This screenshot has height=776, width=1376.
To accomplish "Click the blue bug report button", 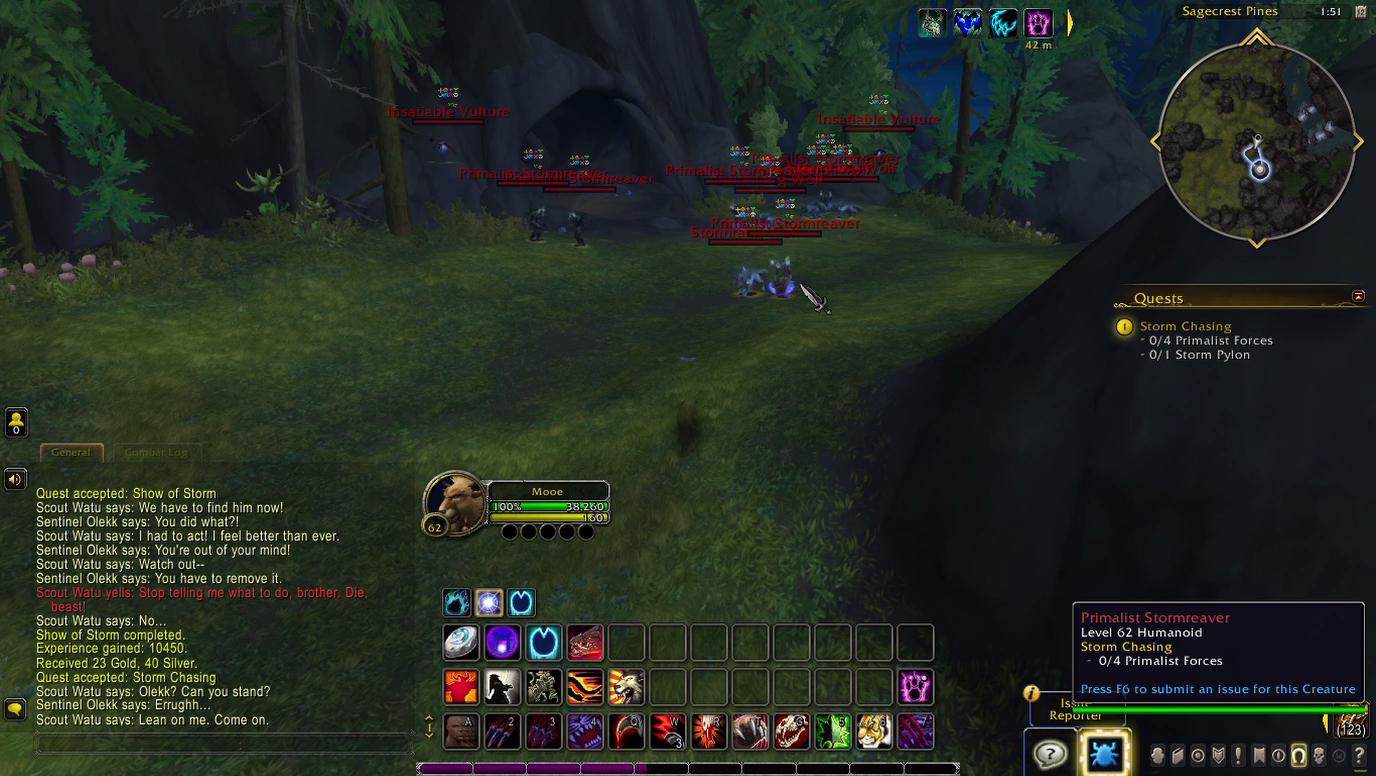I will tap(1104, 754).
